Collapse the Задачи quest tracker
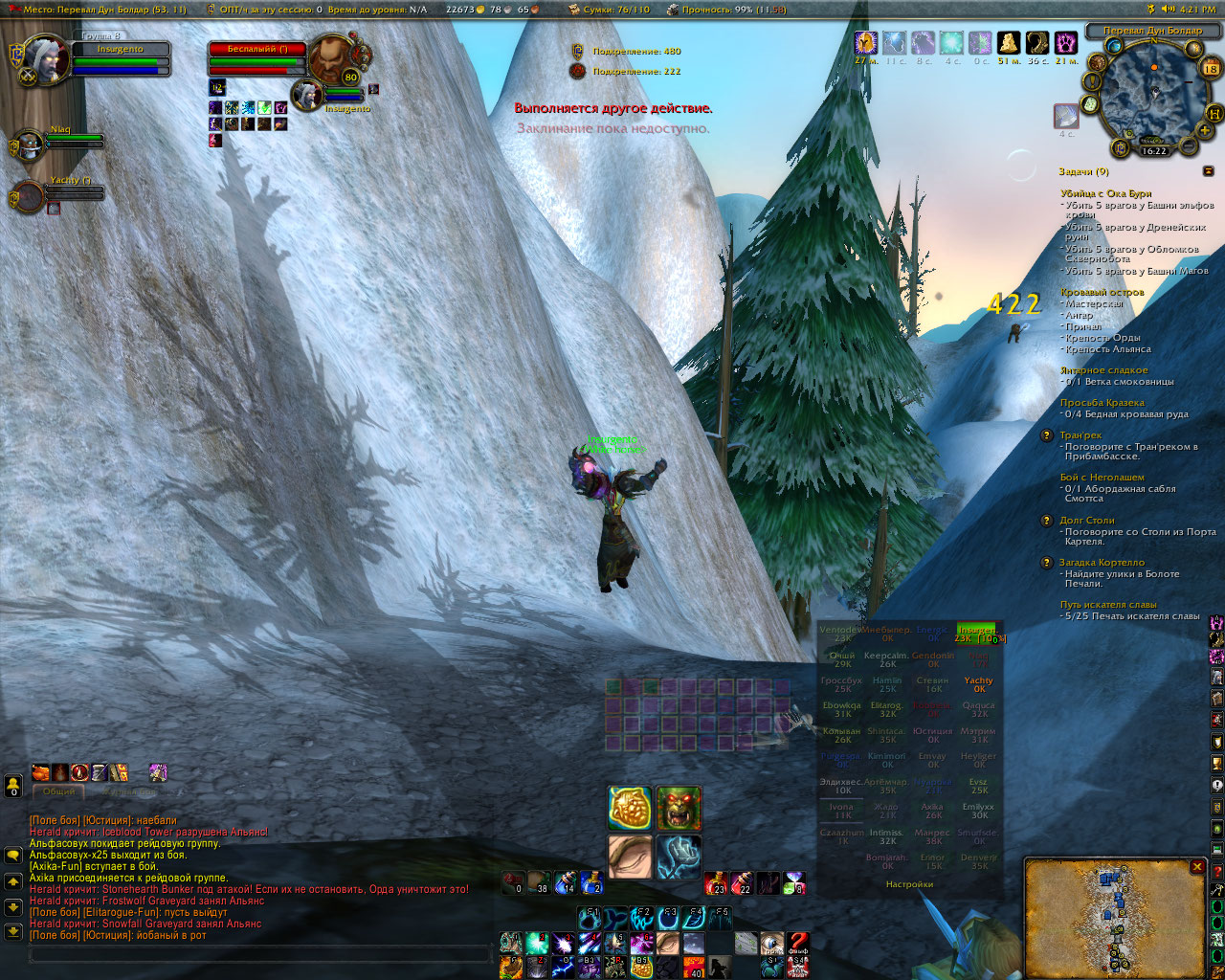 click(1209, 171)
